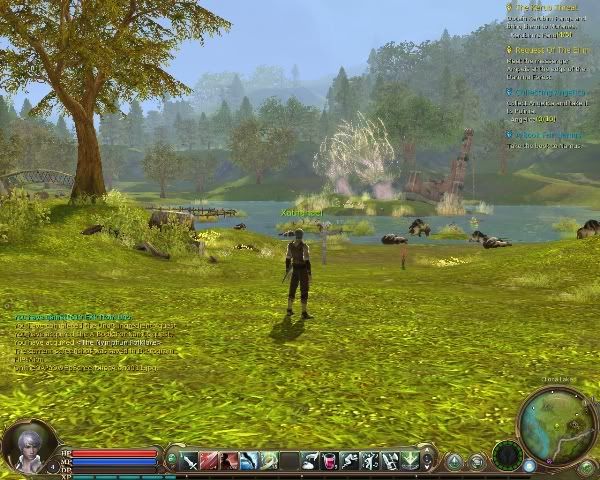600x480 pixels.
Task: Click the round green button left of hotbar
Action: [171, 460]
